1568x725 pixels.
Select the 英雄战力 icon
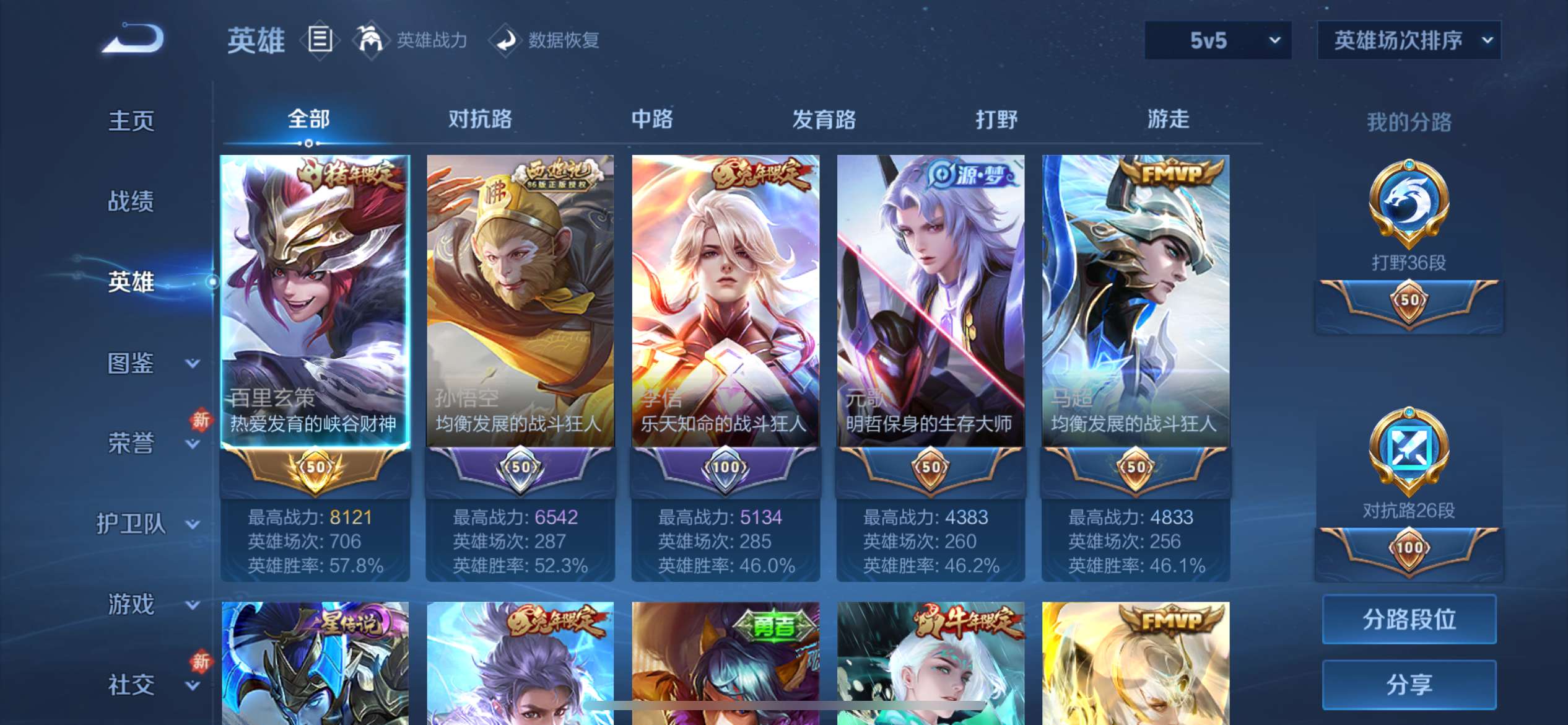[x=370, y=39]
